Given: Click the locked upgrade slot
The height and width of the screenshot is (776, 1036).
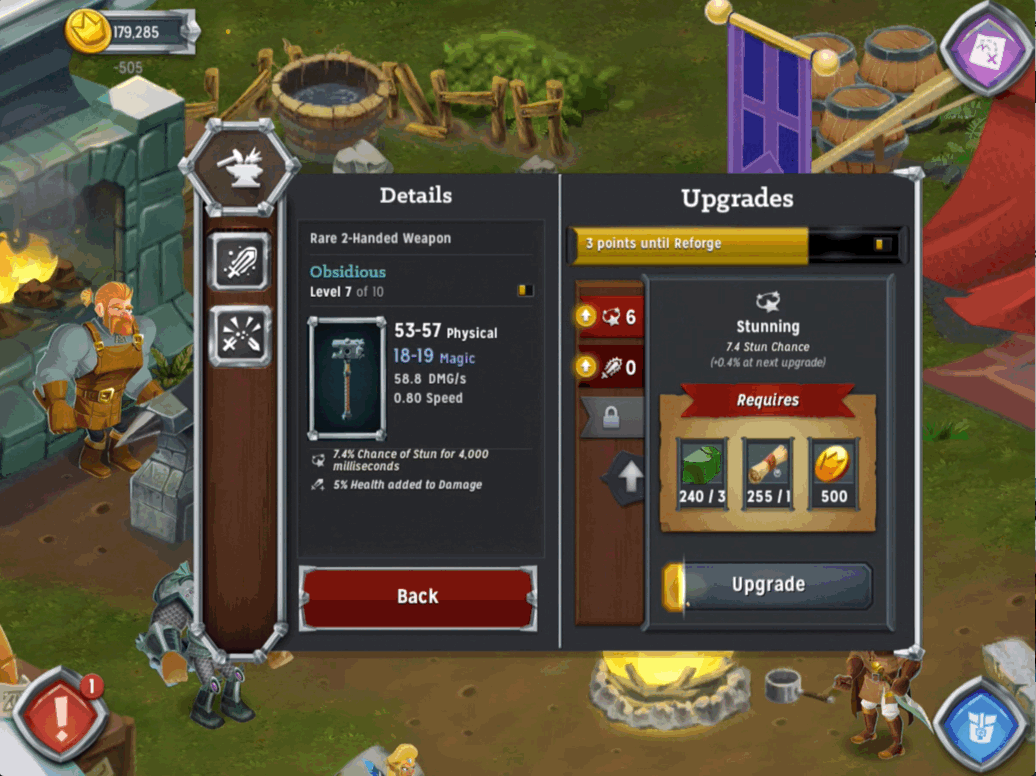Looking at the screenshot, I should (x=608, y=415).
